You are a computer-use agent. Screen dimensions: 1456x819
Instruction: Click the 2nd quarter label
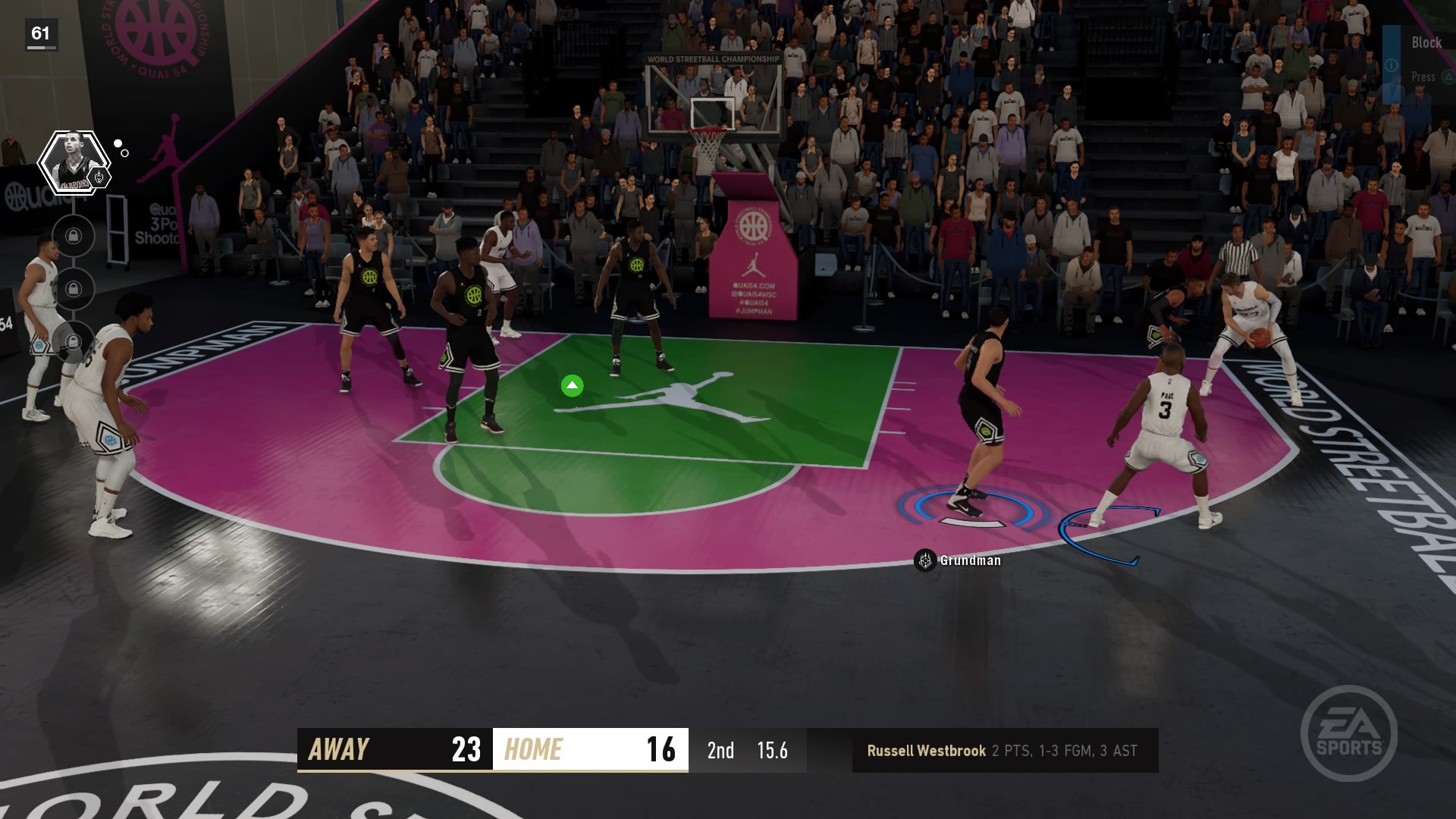(720, 751)
